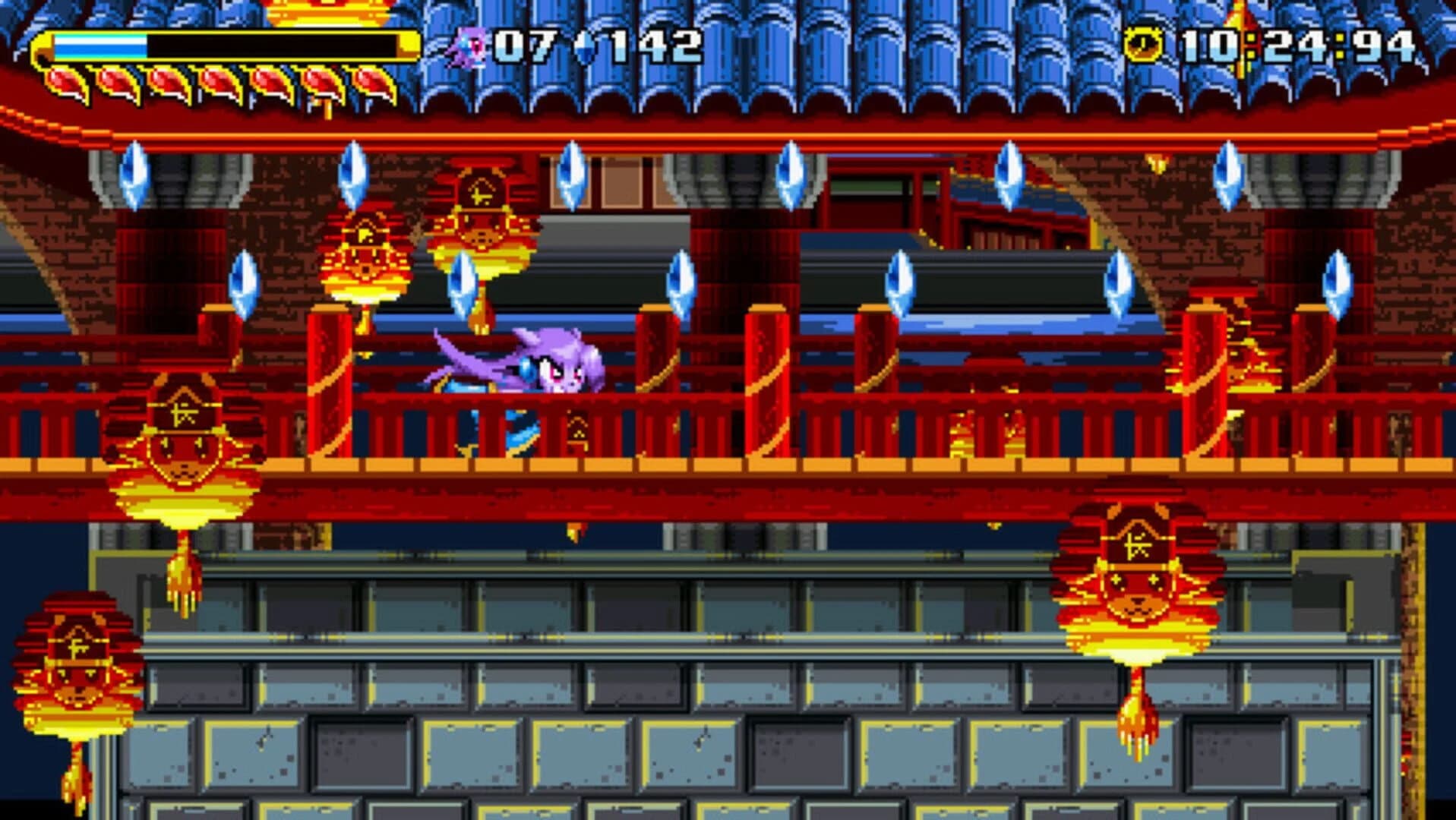Toggle the crystal floating near the top-left rooftop
The image size is (1456, 820).
[133, 175]
